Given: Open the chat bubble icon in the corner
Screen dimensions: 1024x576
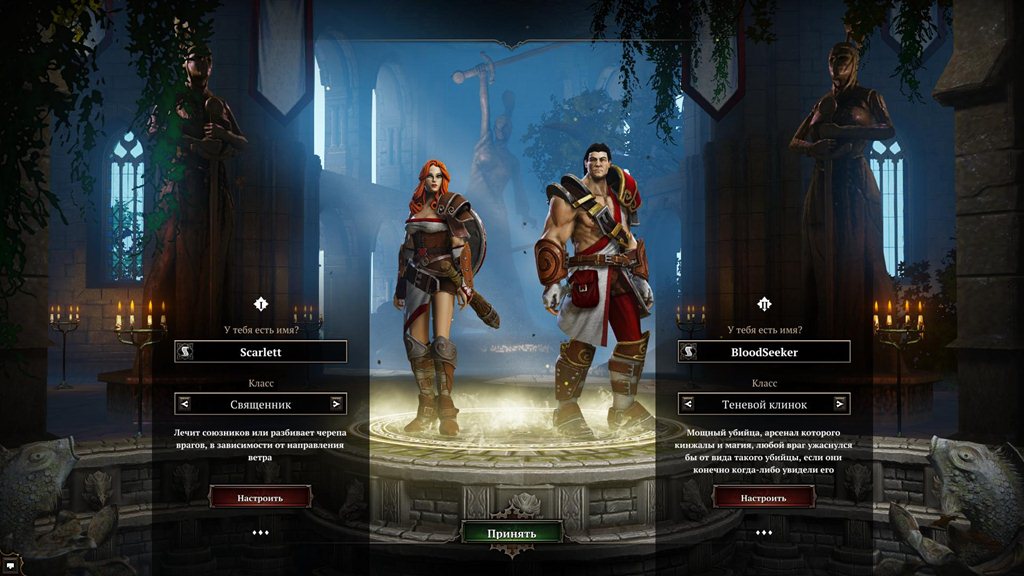Looking at the screenshot, I should [x=9, y=567].
